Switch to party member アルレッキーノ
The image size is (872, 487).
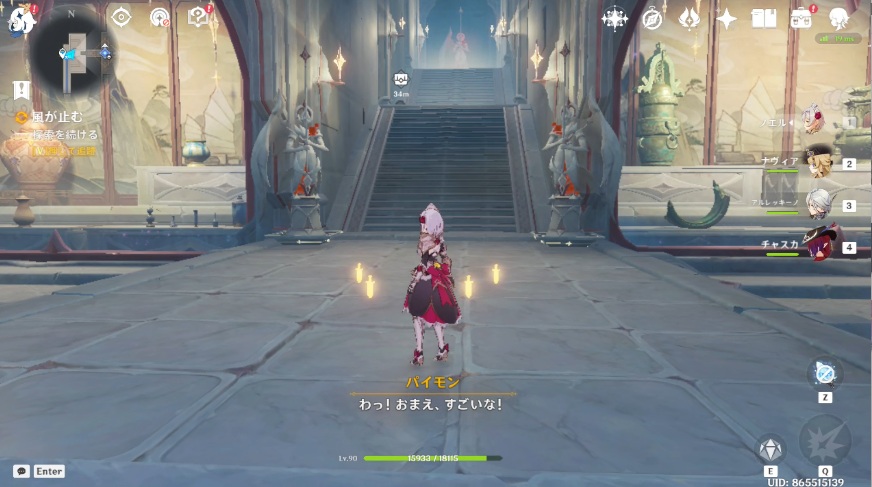click(818, 204)
